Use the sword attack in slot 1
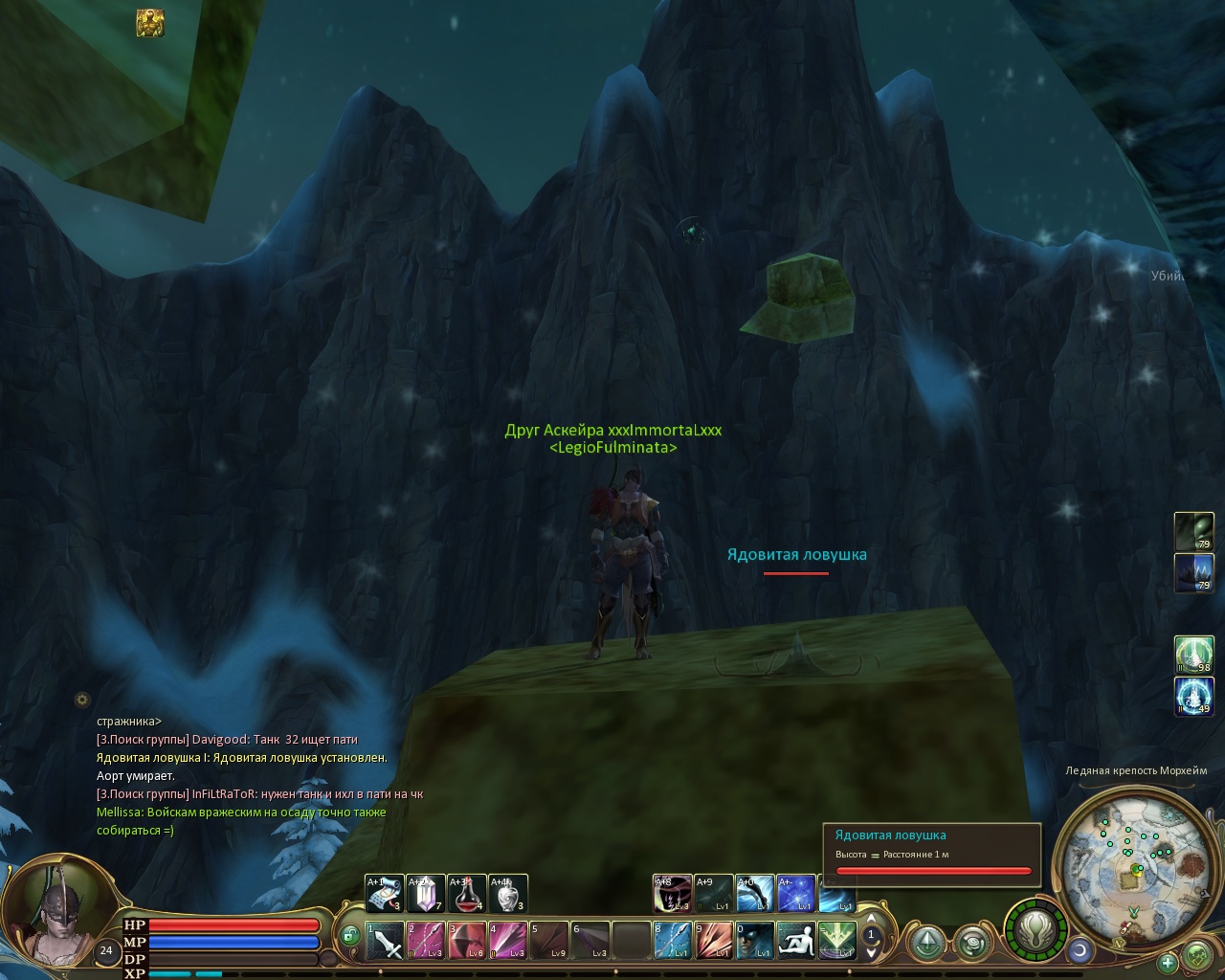Viewport: 1225px width, 980px height. (x=385, y=940)
